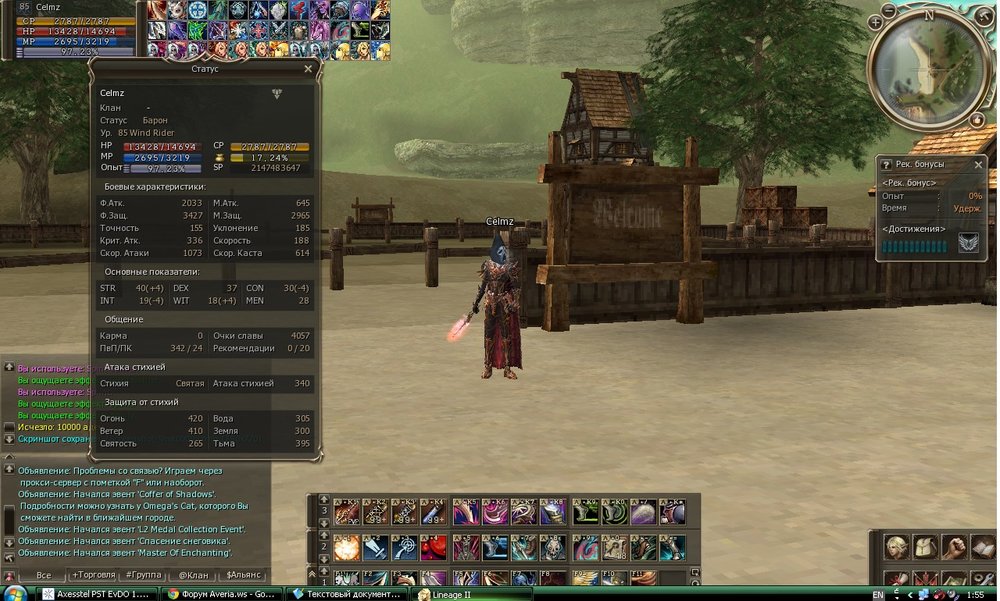Close the Статус character window

308,69
